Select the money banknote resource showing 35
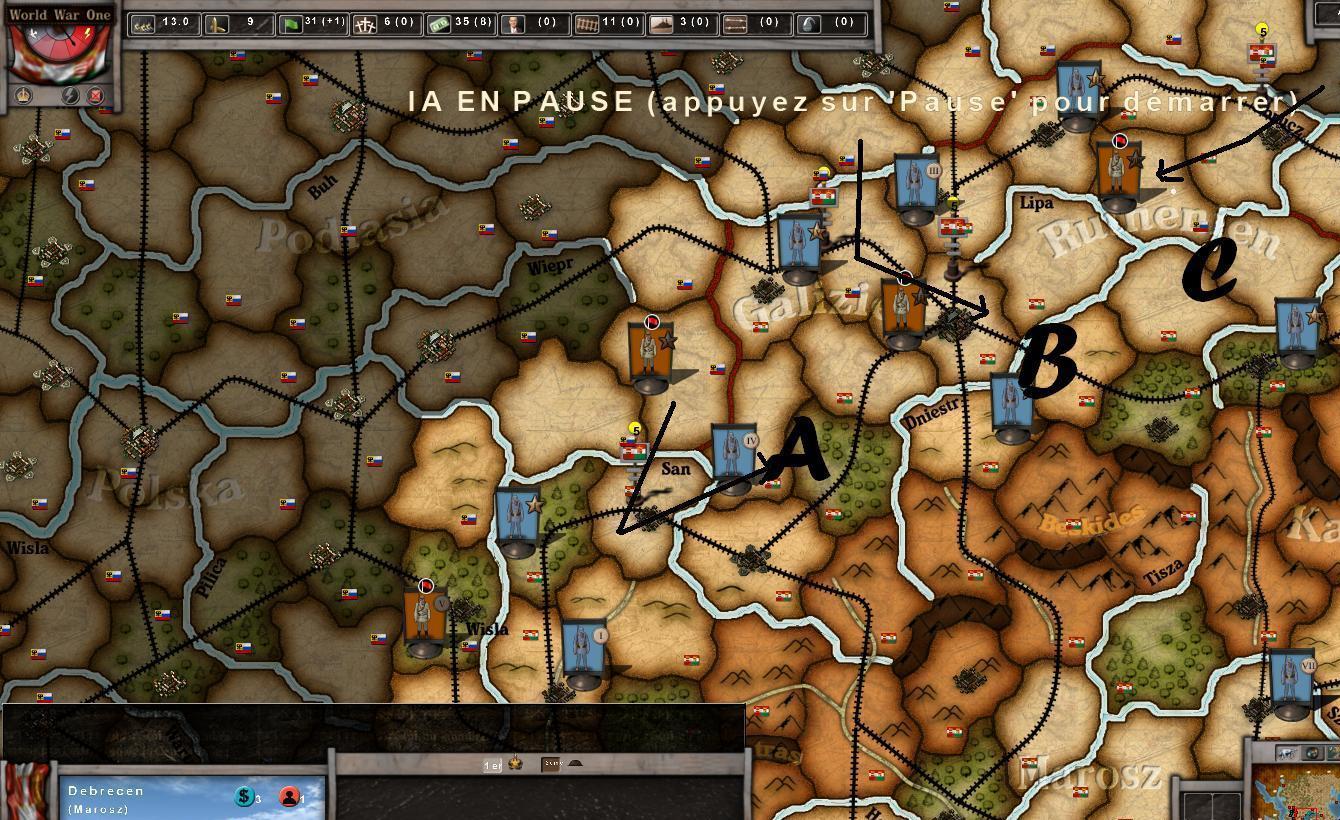The width and height of the screenshot is (1340, 820). point(439,23)
